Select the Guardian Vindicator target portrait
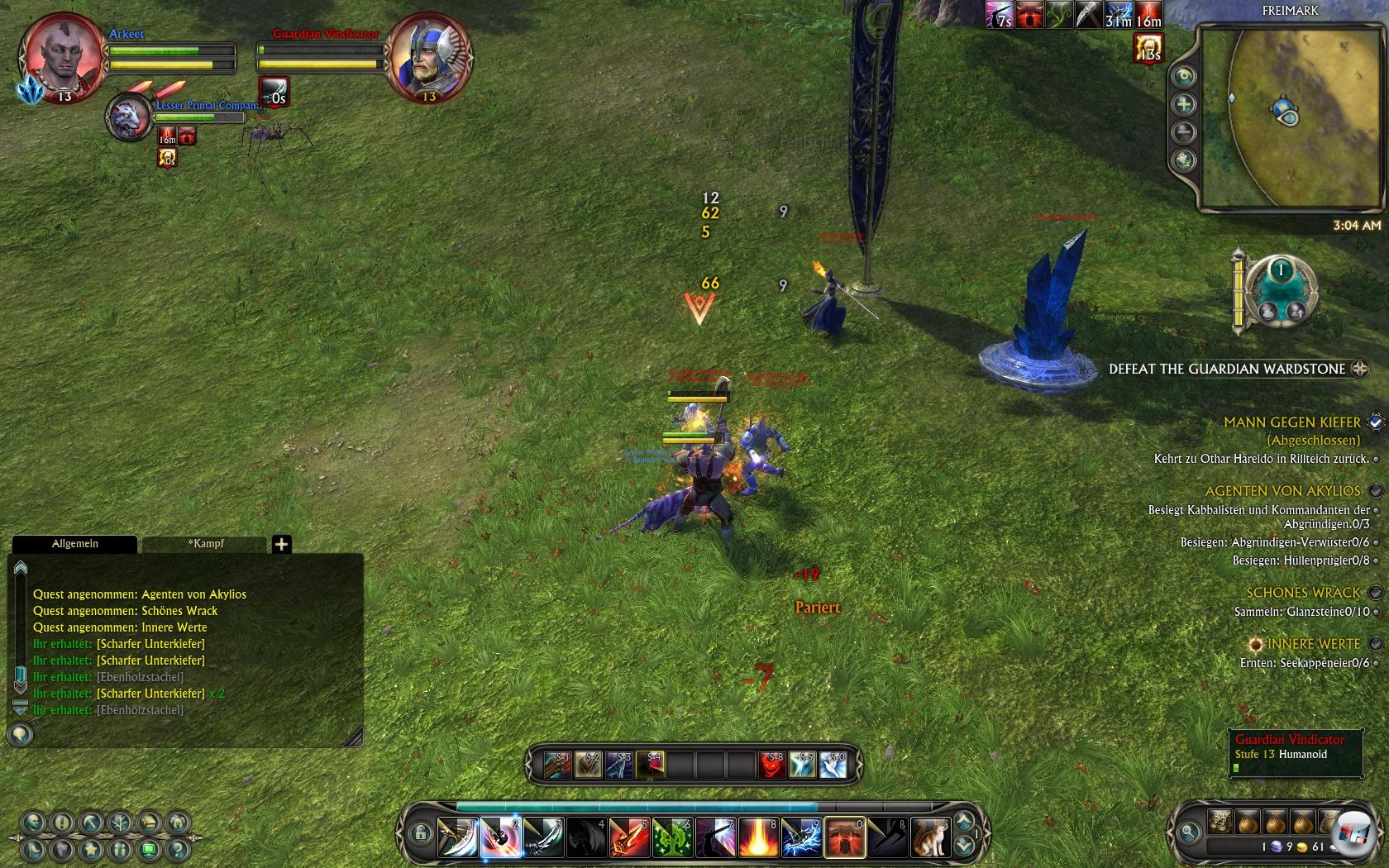The height and width of the screenshot is (868, 1389). coord(428,58)
